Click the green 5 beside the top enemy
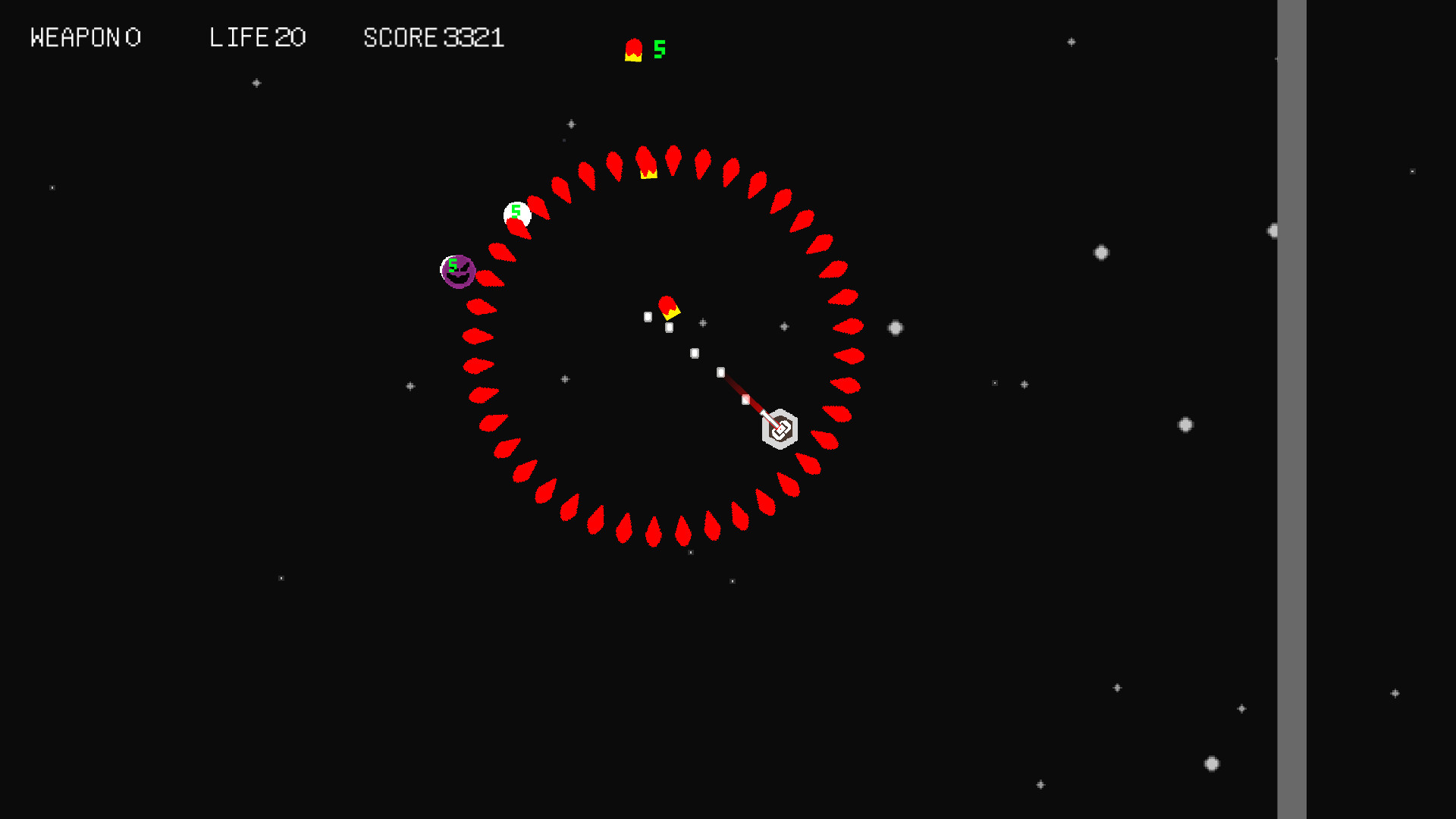1456x819 pixels. [658, 48]
